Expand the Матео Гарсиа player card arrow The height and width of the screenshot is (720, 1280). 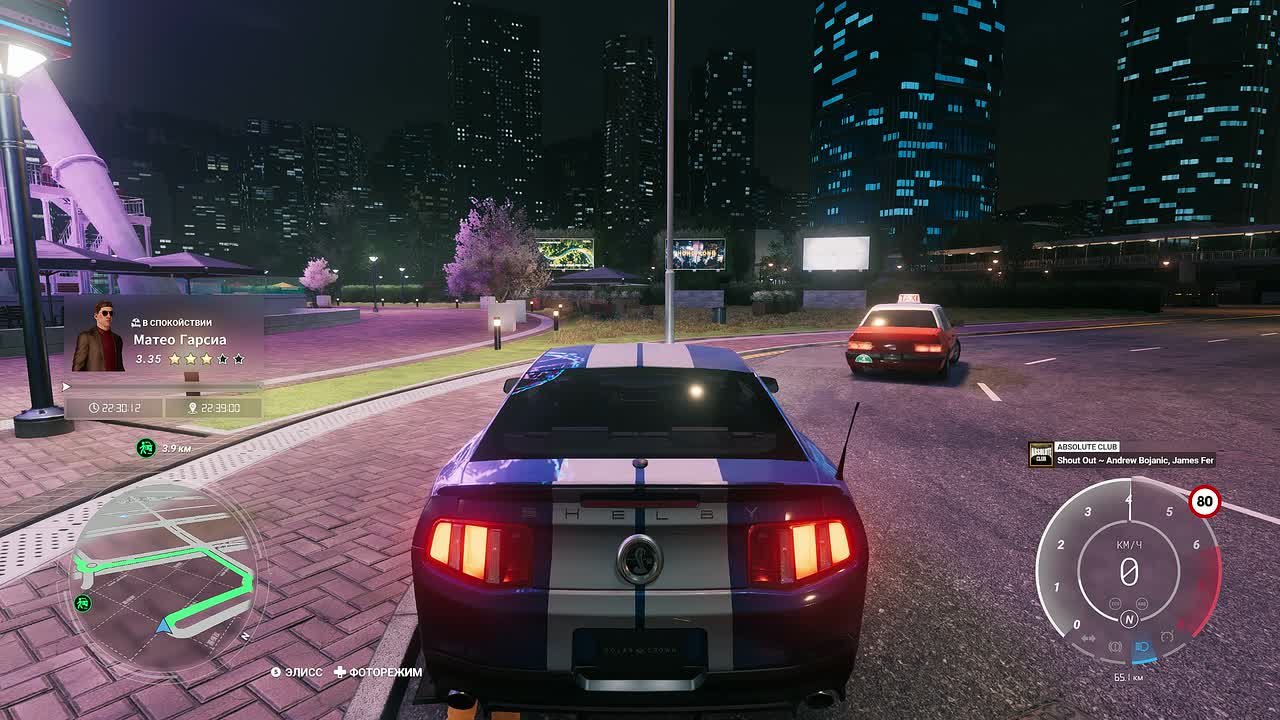(x=67, y=385)
